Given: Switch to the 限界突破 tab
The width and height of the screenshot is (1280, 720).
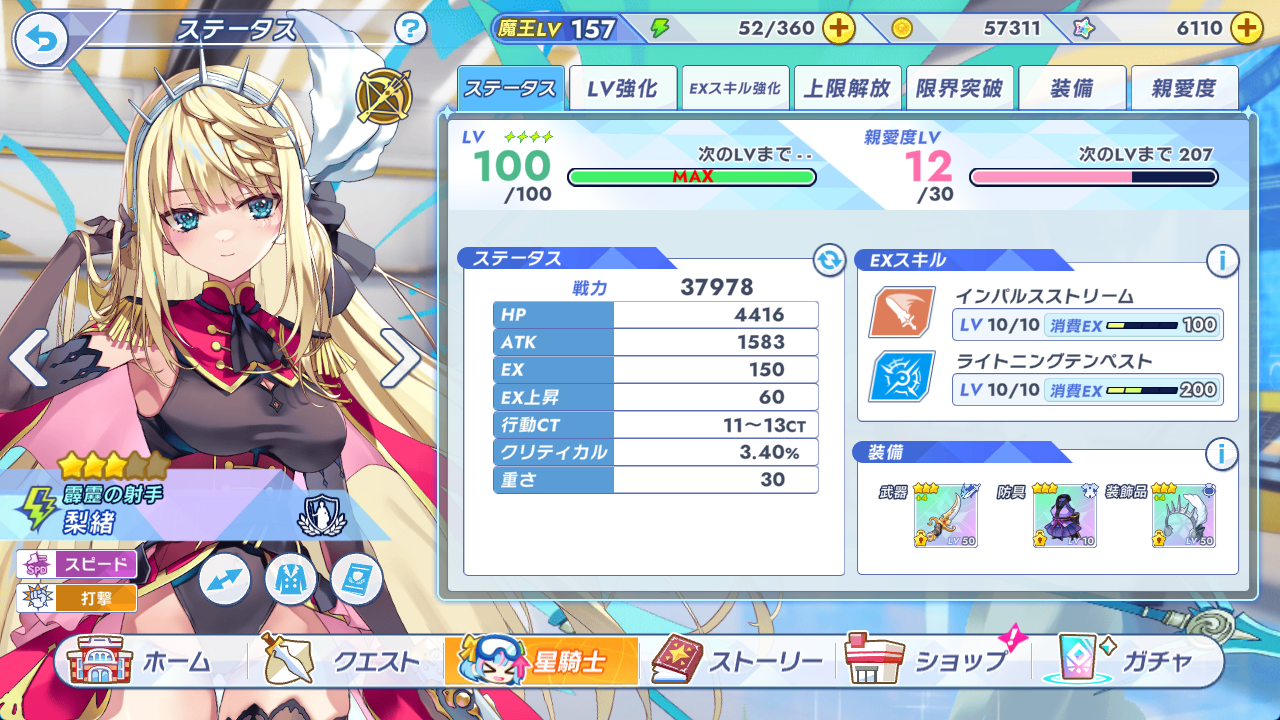Looking at the screenshot, I should (960, 89).
